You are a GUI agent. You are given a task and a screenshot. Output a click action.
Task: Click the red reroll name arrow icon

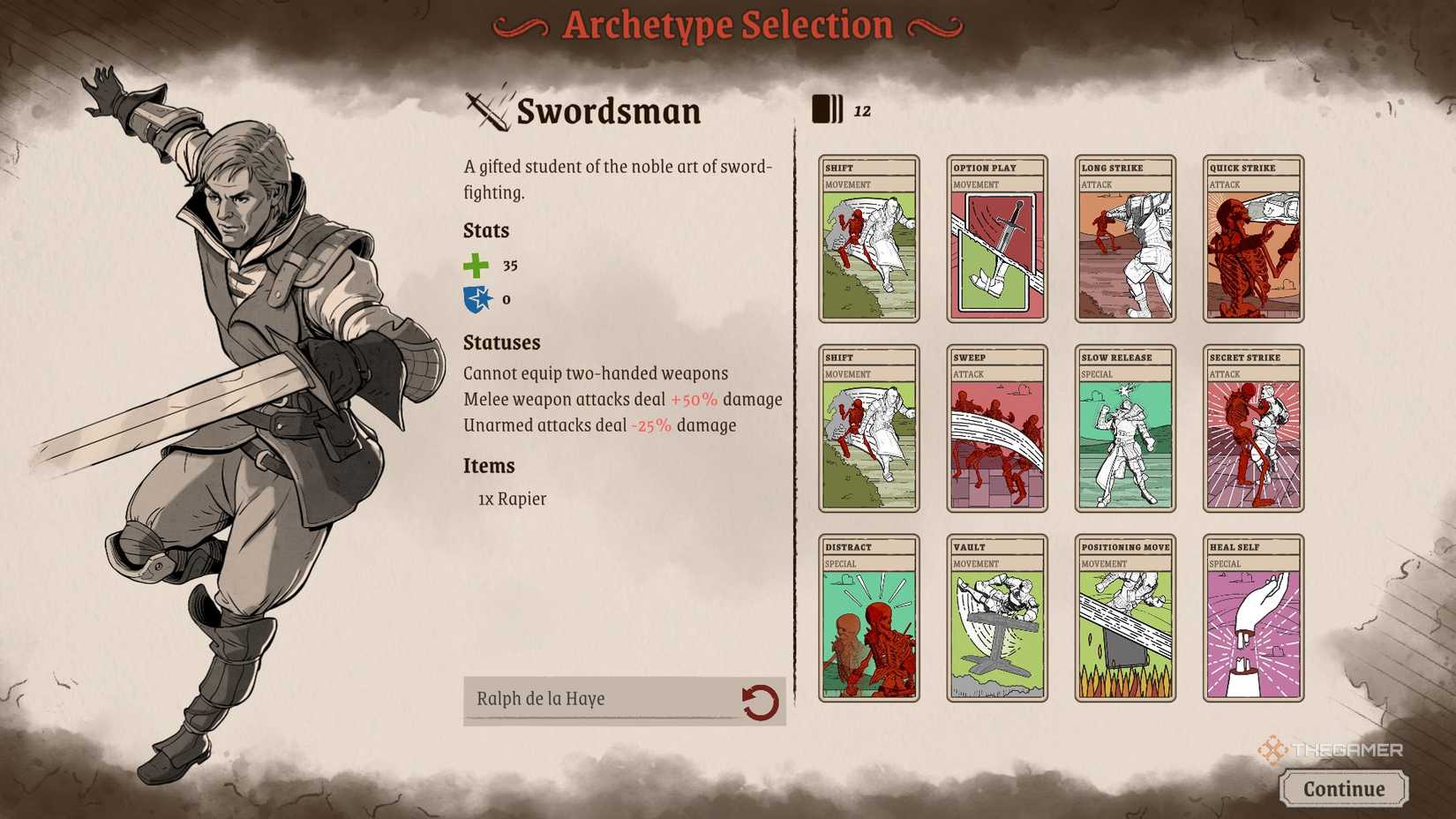(761, 698)
